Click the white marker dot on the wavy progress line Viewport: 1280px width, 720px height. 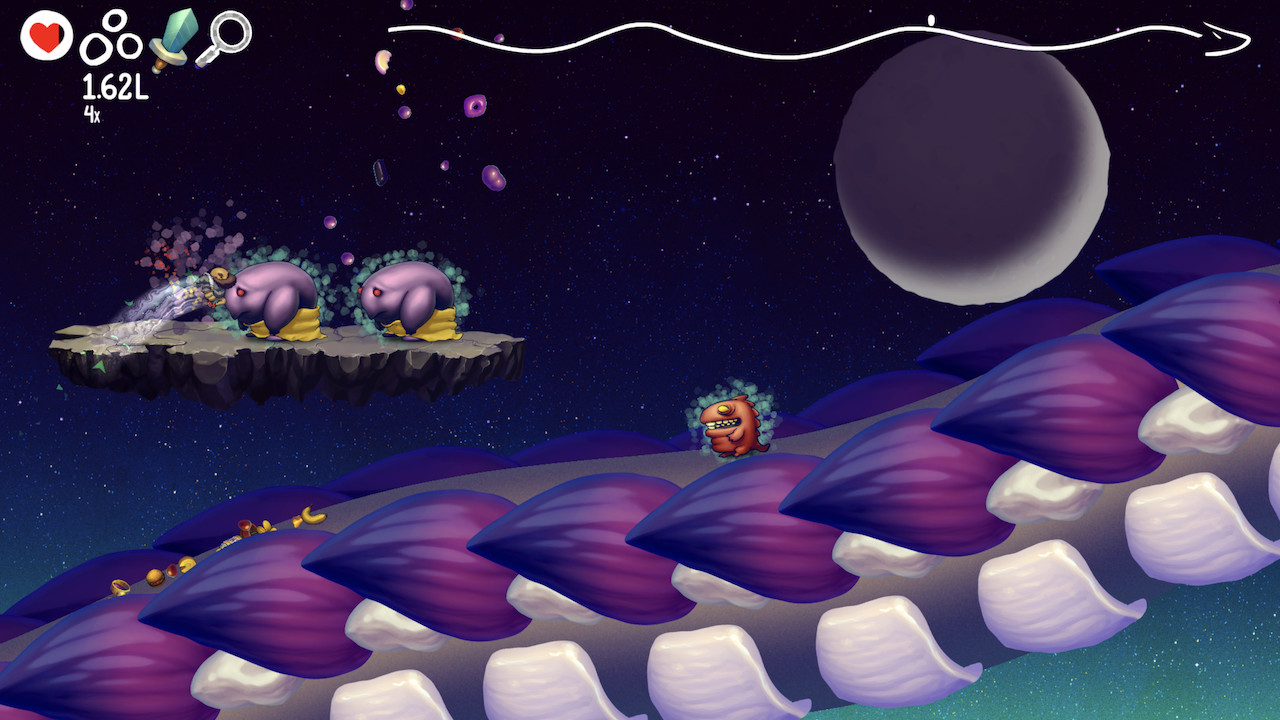click(x=929, y=21)
